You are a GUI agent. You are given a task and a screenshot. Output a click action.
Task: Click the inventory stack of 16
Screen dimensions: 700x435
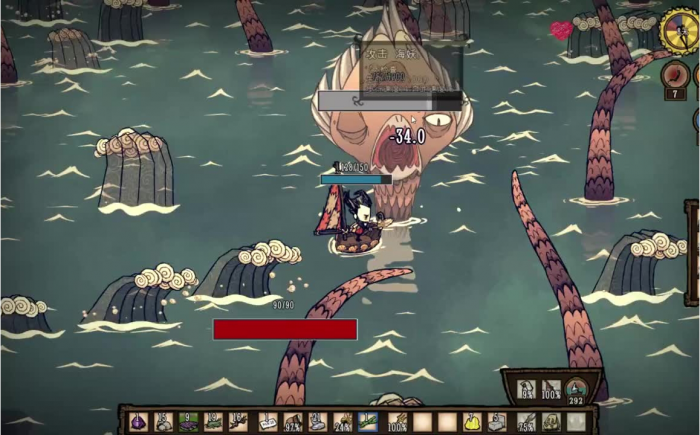238,422
